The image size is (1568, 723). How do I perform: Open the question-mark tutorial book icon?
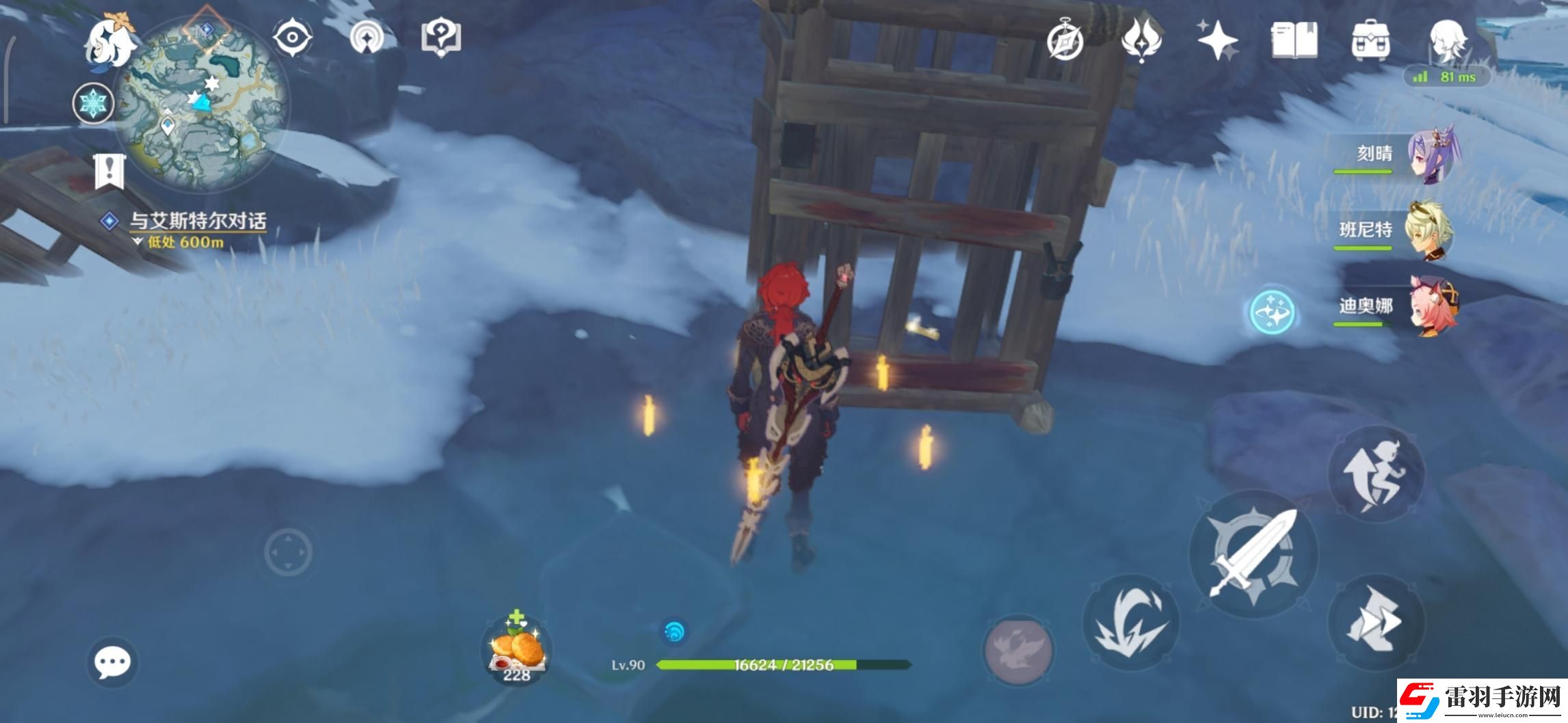click(441, 36)
